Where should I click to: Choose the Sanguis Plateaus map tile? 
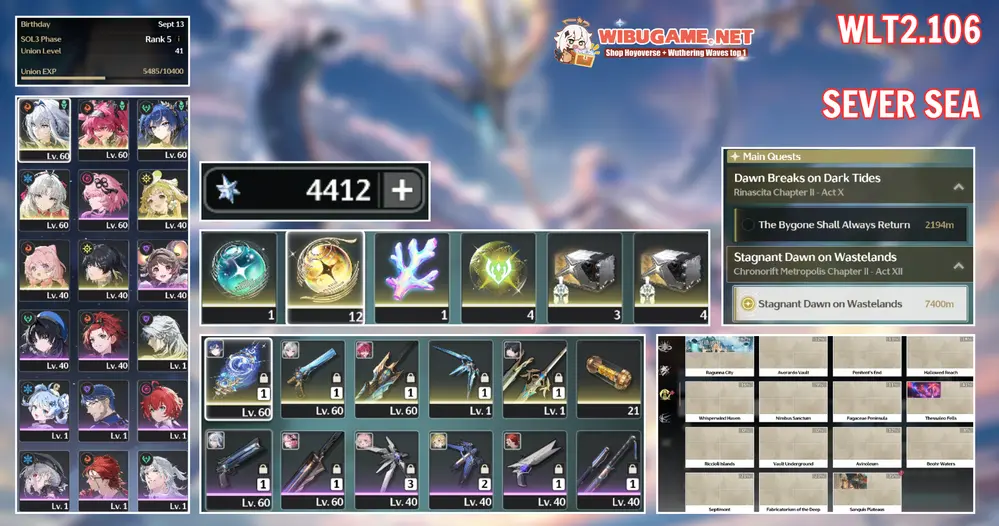(x=866, y=492)
